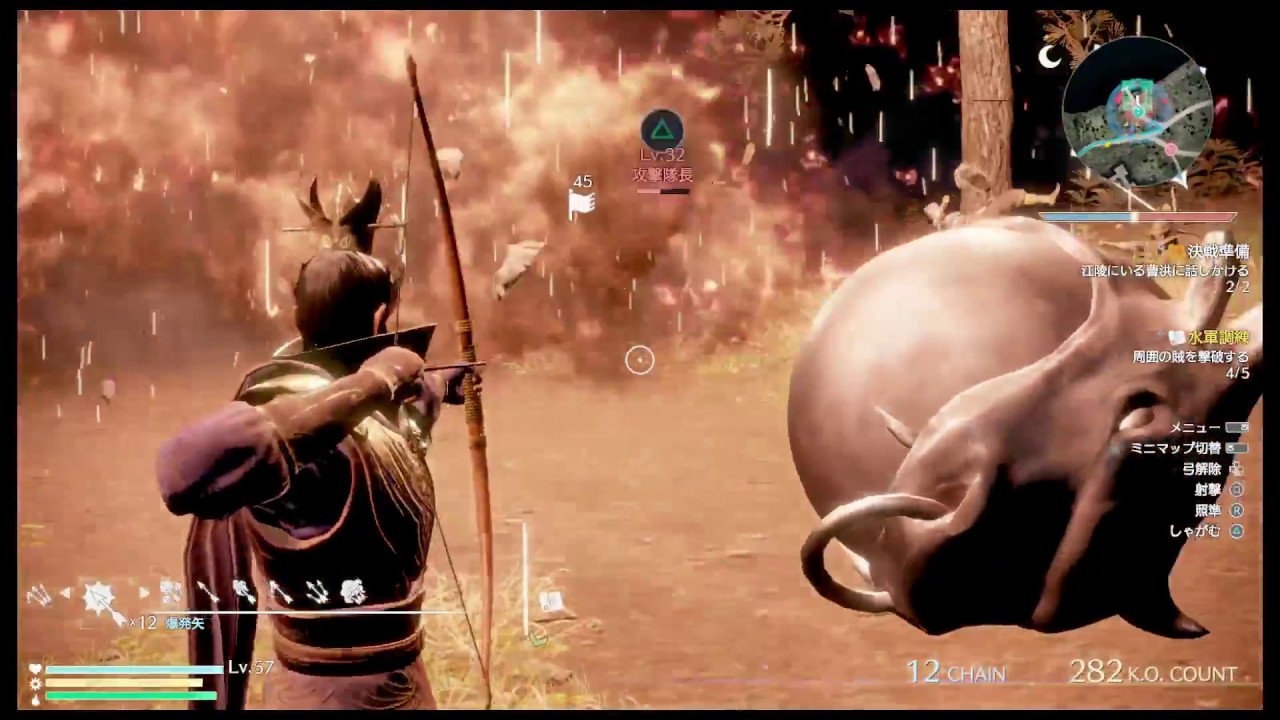Click the minimap in the corner
Viewport: 1280px width, 720px height.
(1140, 110)
